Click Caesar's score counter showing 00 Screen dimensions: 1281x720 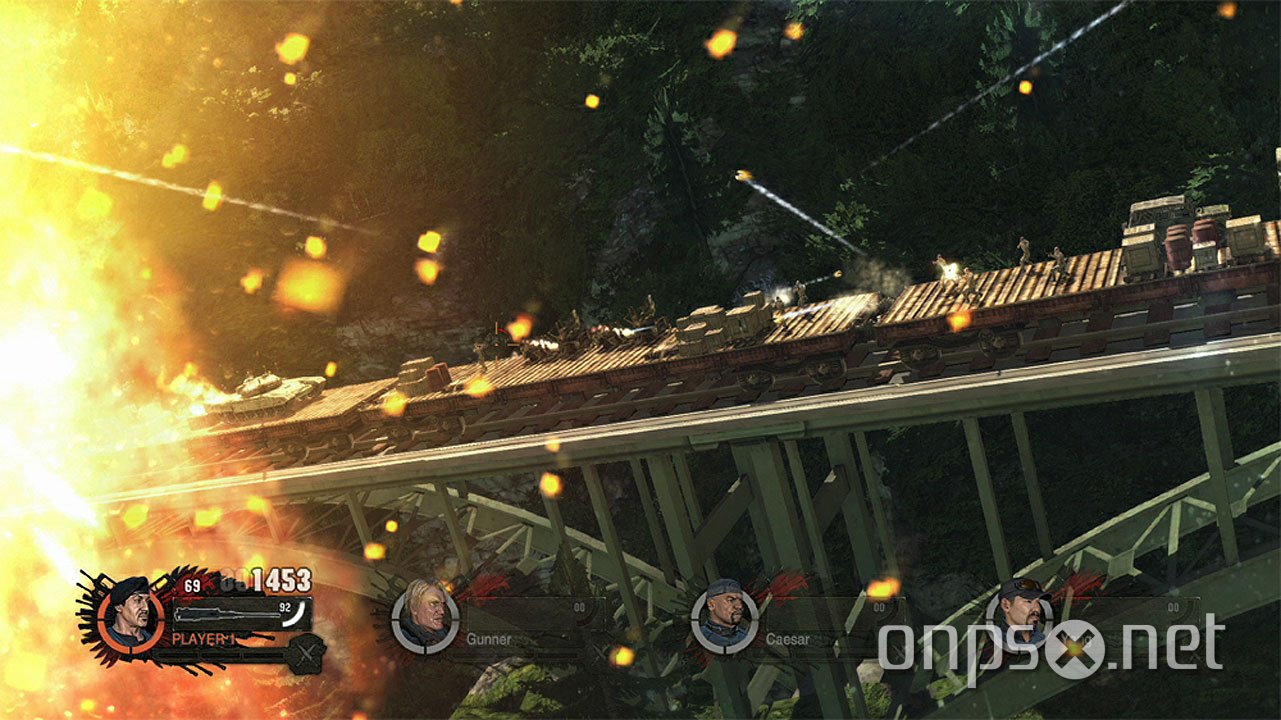pyautogui.click(x=879, y=608)
